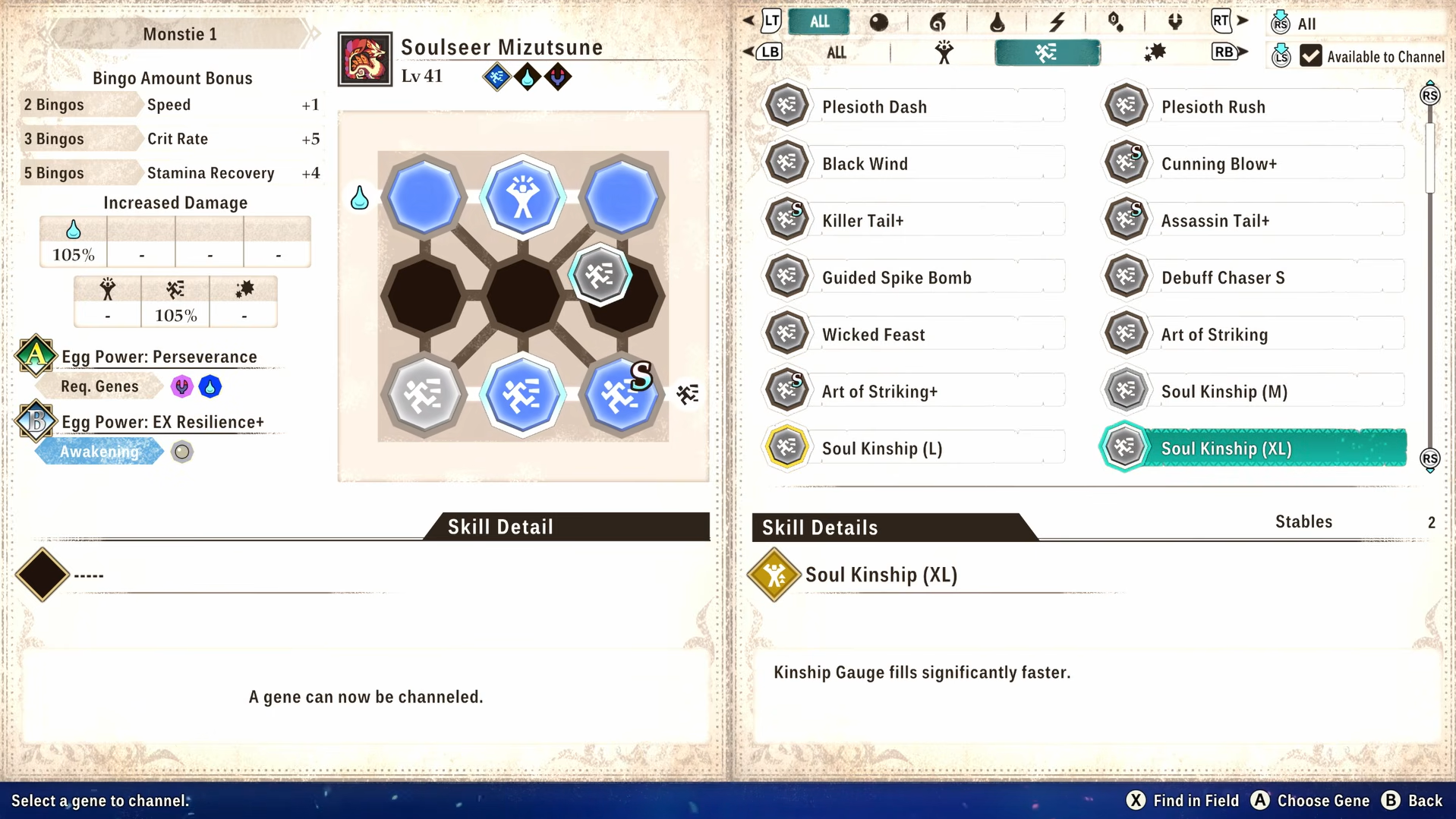This screenshot has width=1456, height=819.
Task: Choose the Killer Tail+ gene
Action: tap(915, 221)
